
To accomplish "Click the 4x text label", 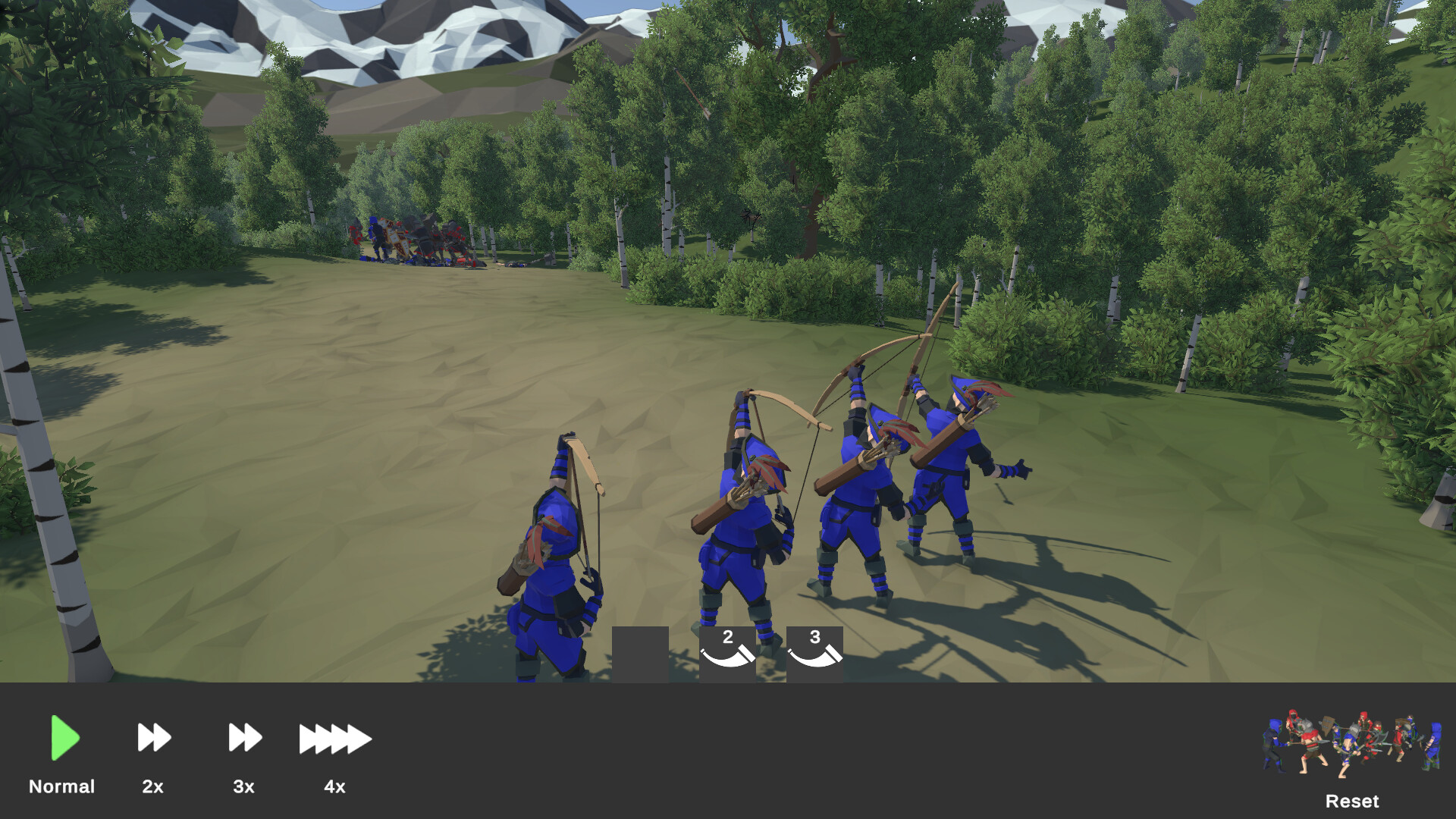I will pos(334,786).
